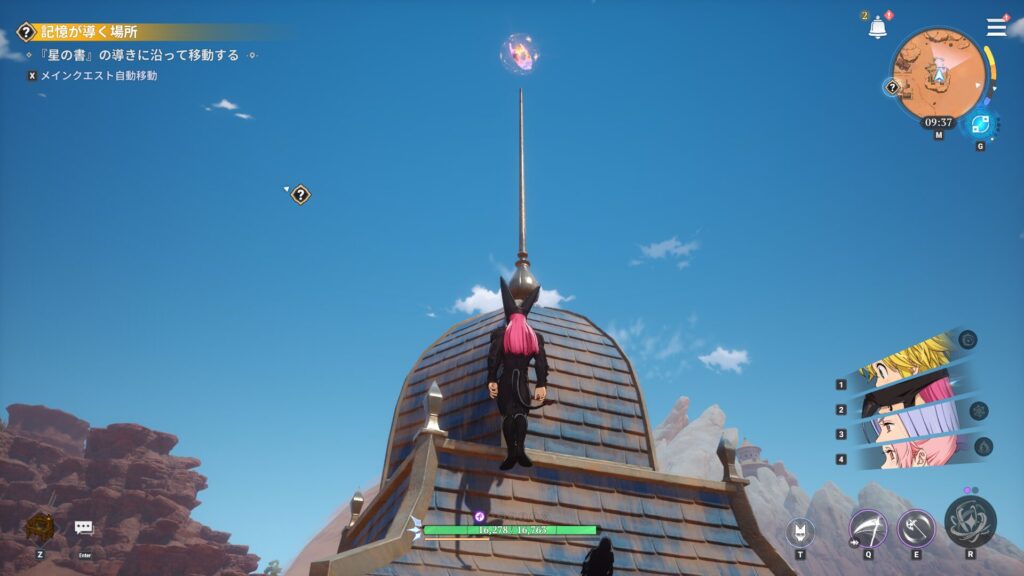Open the chat speech bubble
Viewport: 1024px width, 576px height.
point(84,528)
